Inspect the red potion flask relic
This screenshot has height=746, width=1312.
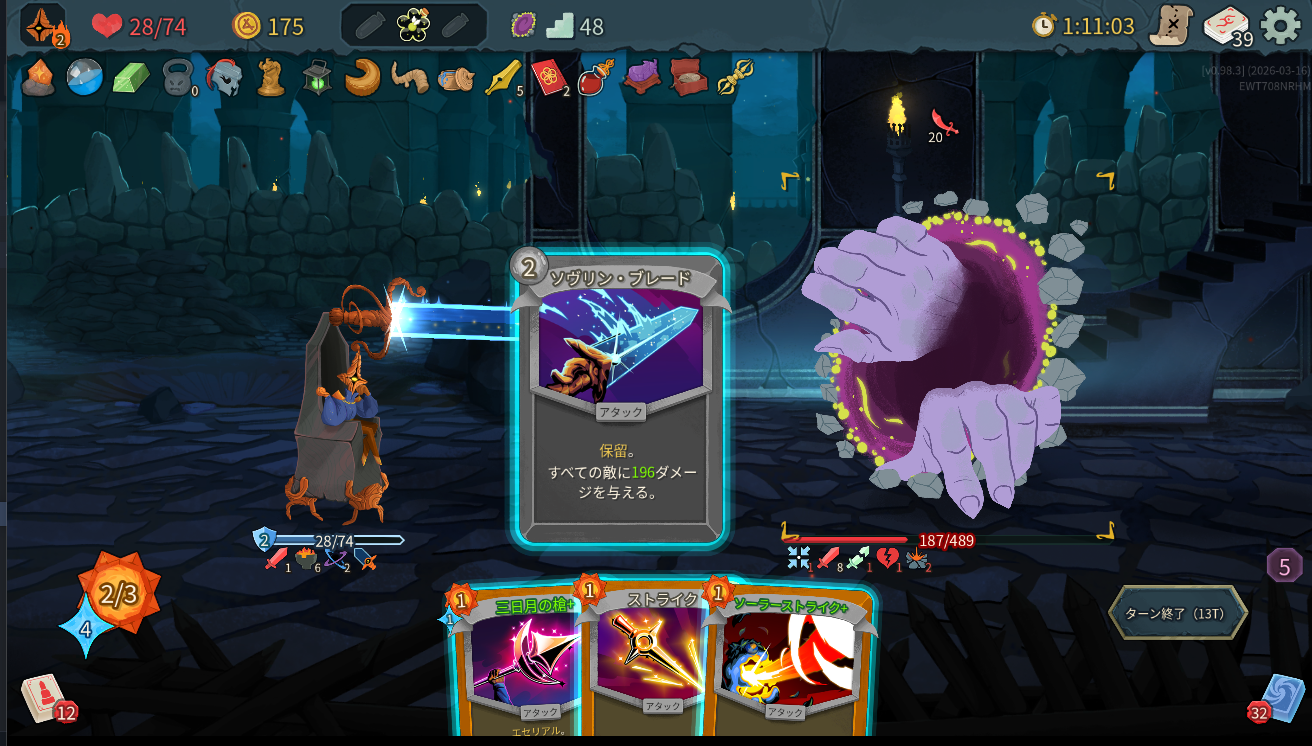(x=596, y=77)
